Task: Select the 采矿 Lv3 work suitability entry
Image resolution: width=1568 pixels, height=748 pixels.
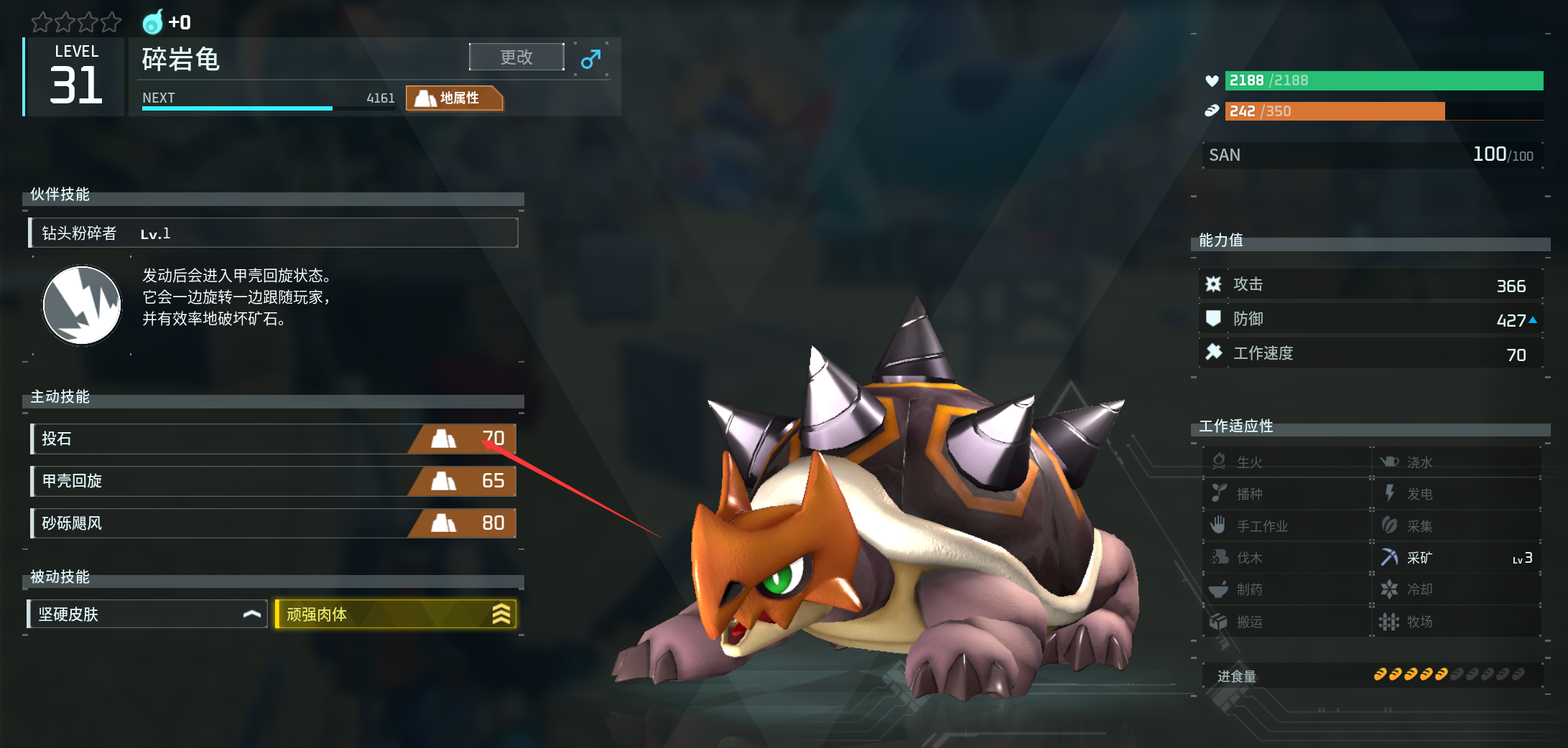Action: coord(1456,558)
